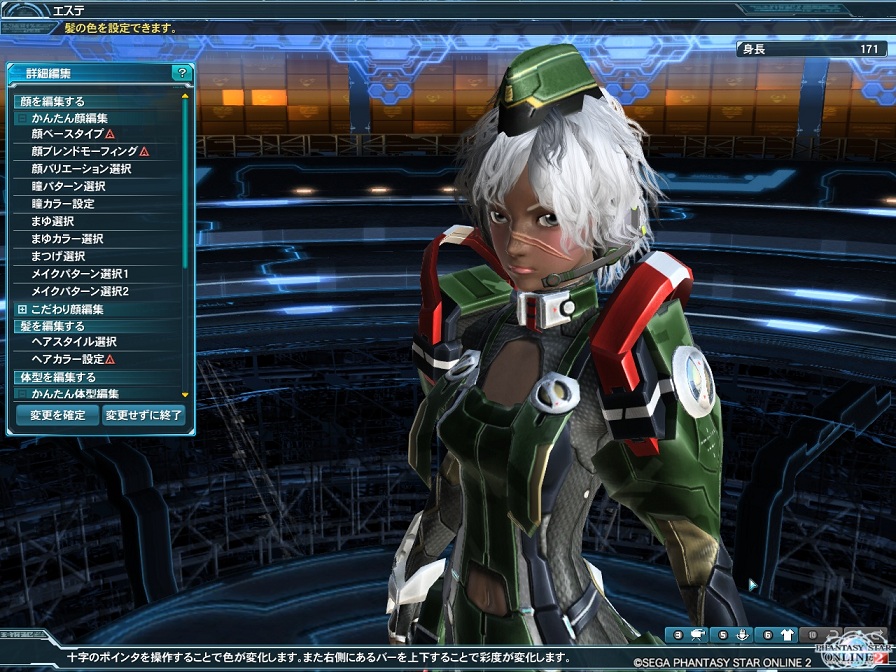
Task: Select メイクパターン選択2 makeup pattern two
Action: [80, 291]
